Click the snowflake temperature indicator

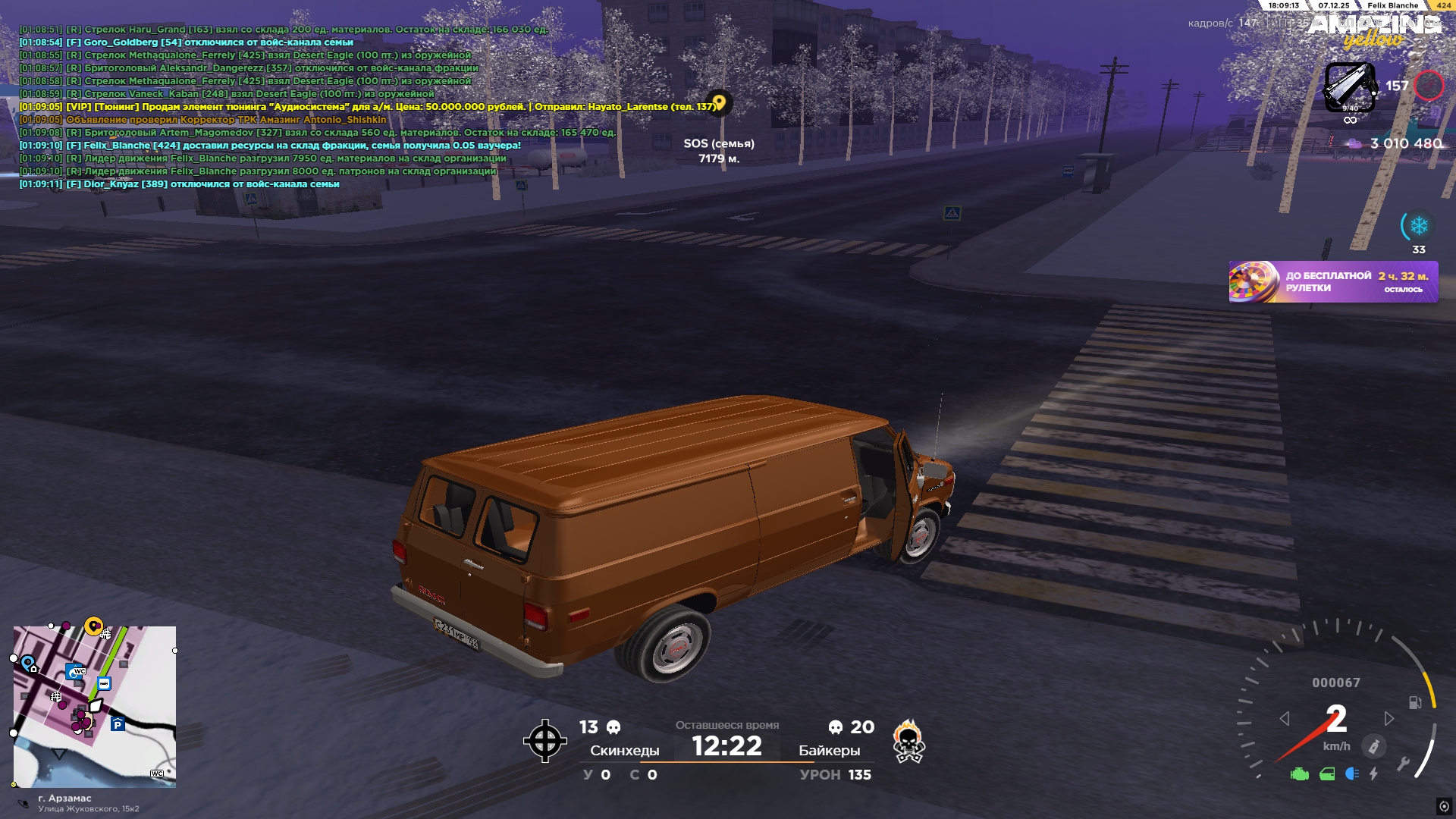(1418, 226)
